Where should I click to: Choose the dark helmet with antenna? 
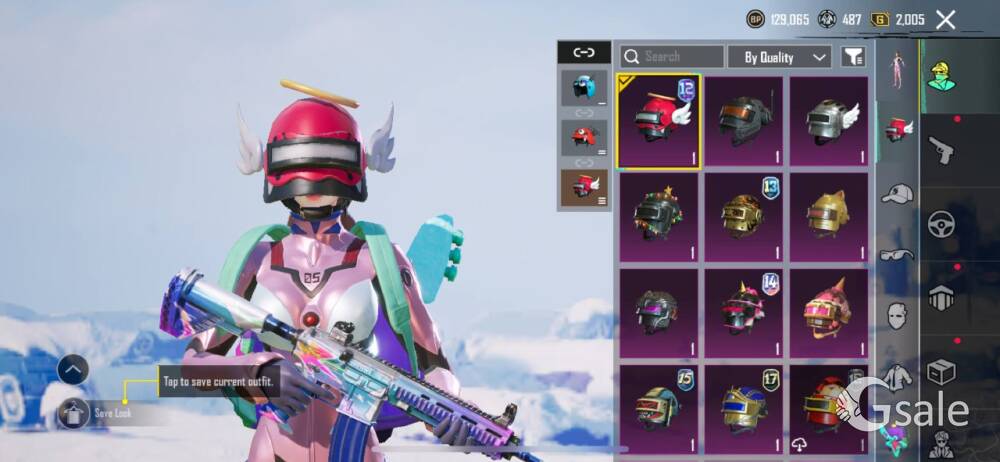(x=743, y=121)
